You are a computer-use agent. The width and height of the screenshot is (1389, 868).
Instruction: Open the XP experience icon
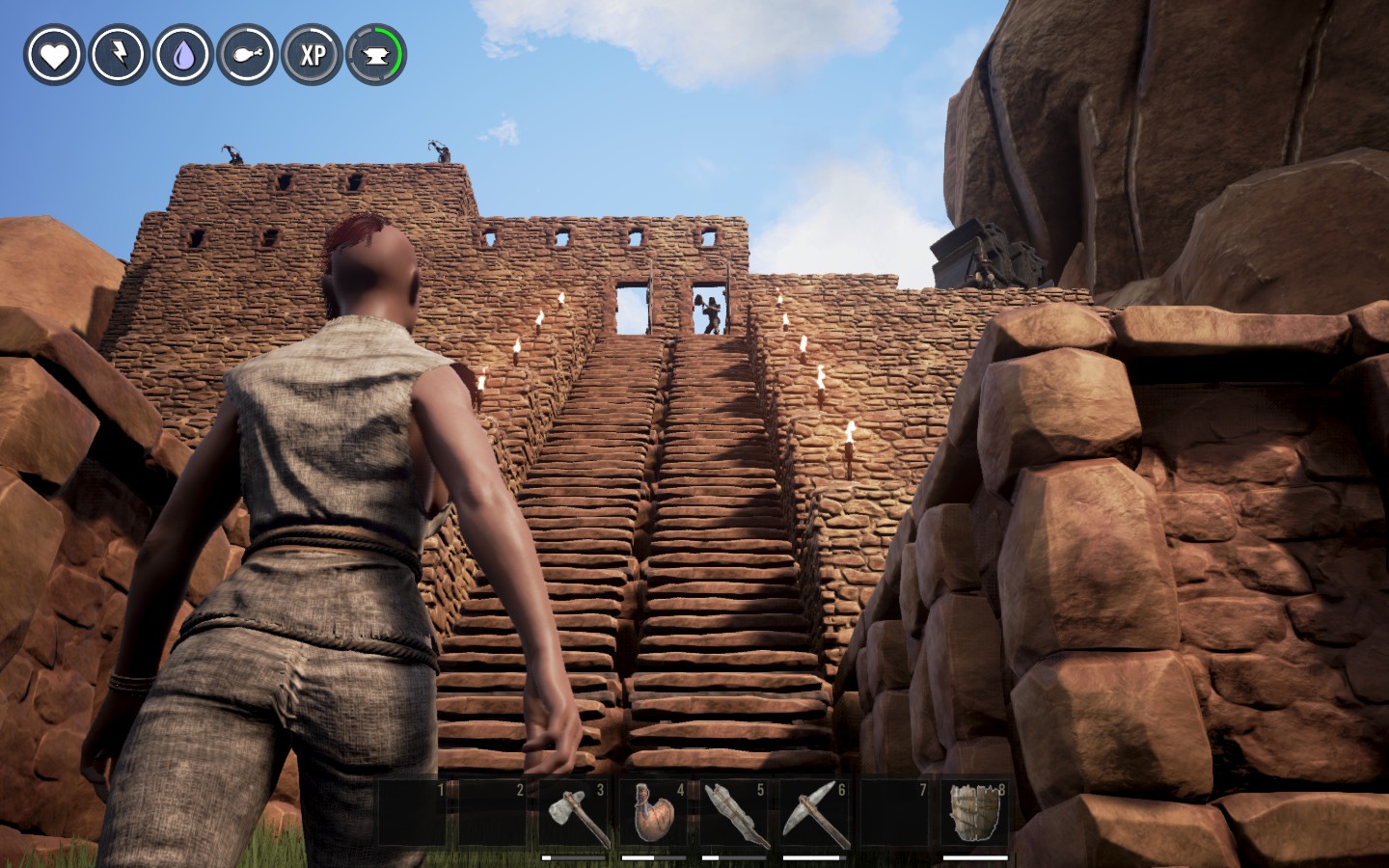pos(313,55)
